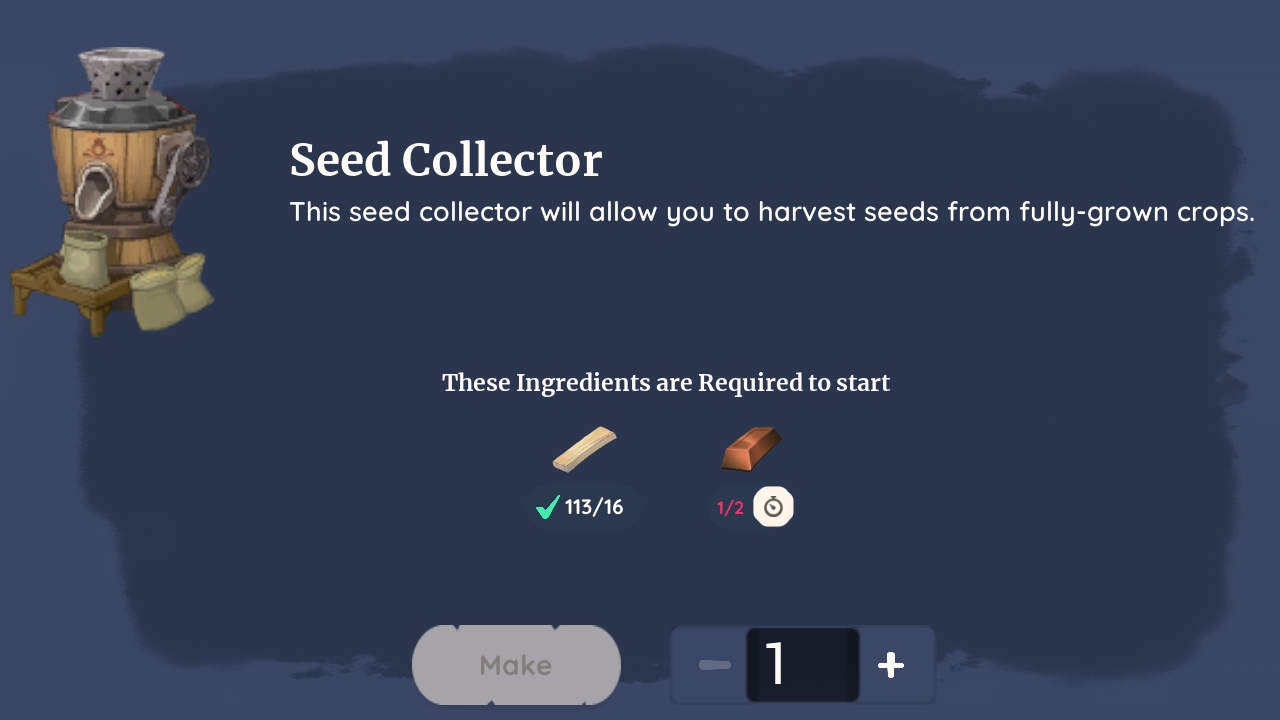The image size is (1280, 720).
Task: Click the quantity field showing 1
Action: point(800,664)
